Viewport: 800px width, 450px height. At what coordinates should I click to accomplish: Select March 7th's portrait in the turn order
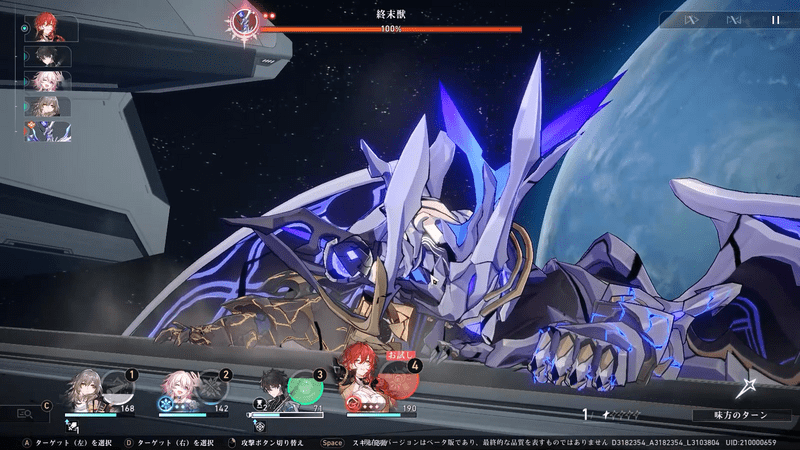tap(48, 81)
